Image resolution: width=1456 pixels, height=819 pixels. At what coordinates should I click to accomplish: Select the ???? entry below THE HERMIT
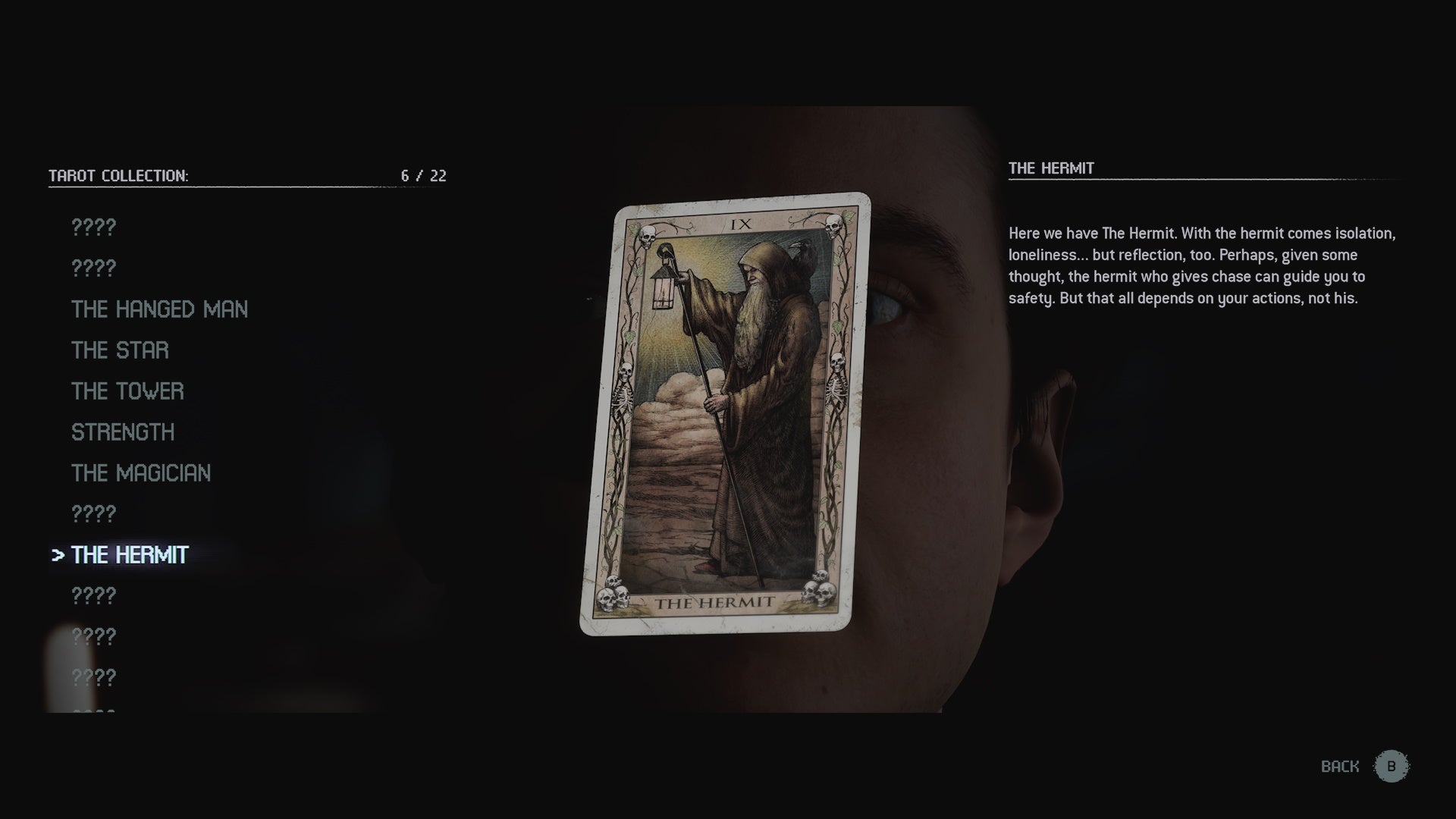click(93, 595)
